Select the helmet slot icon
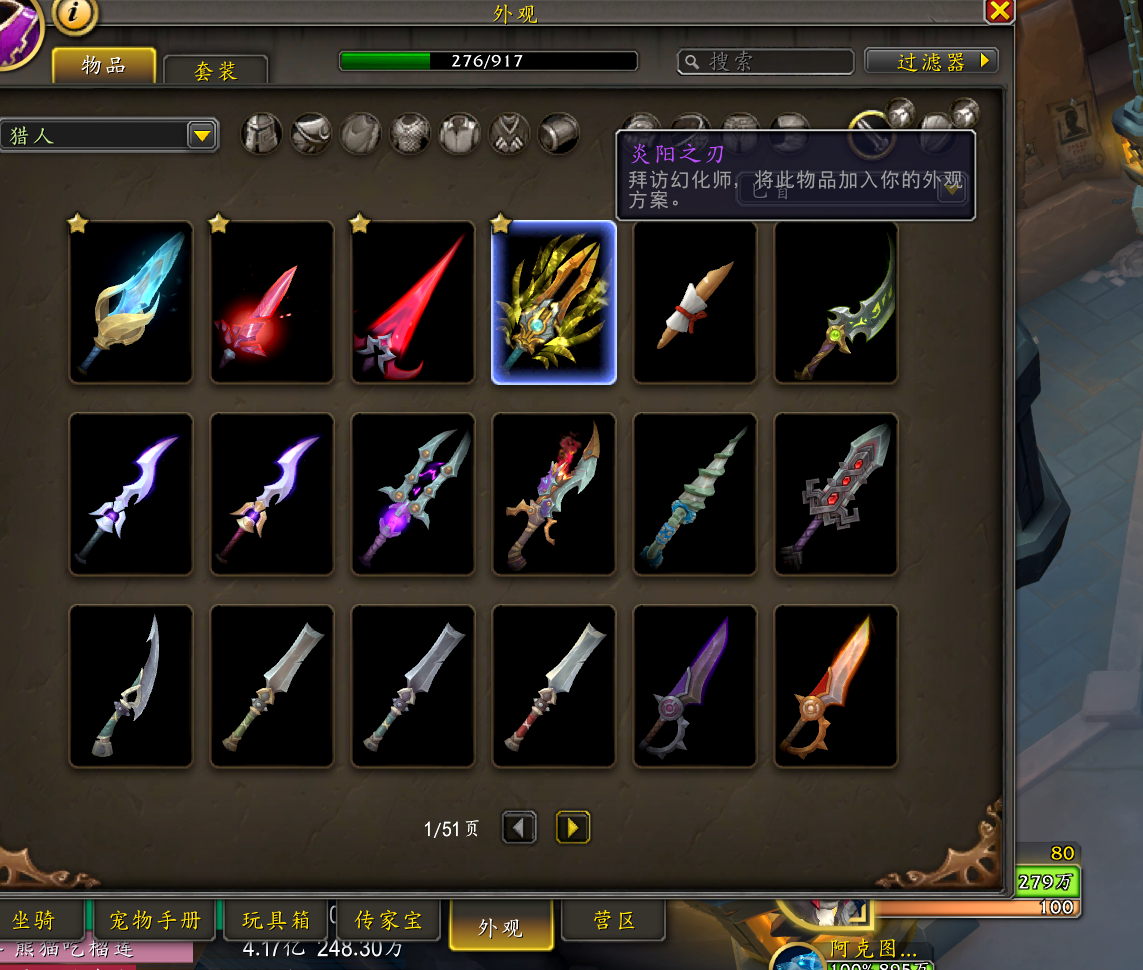 click(x=261, y=133)
